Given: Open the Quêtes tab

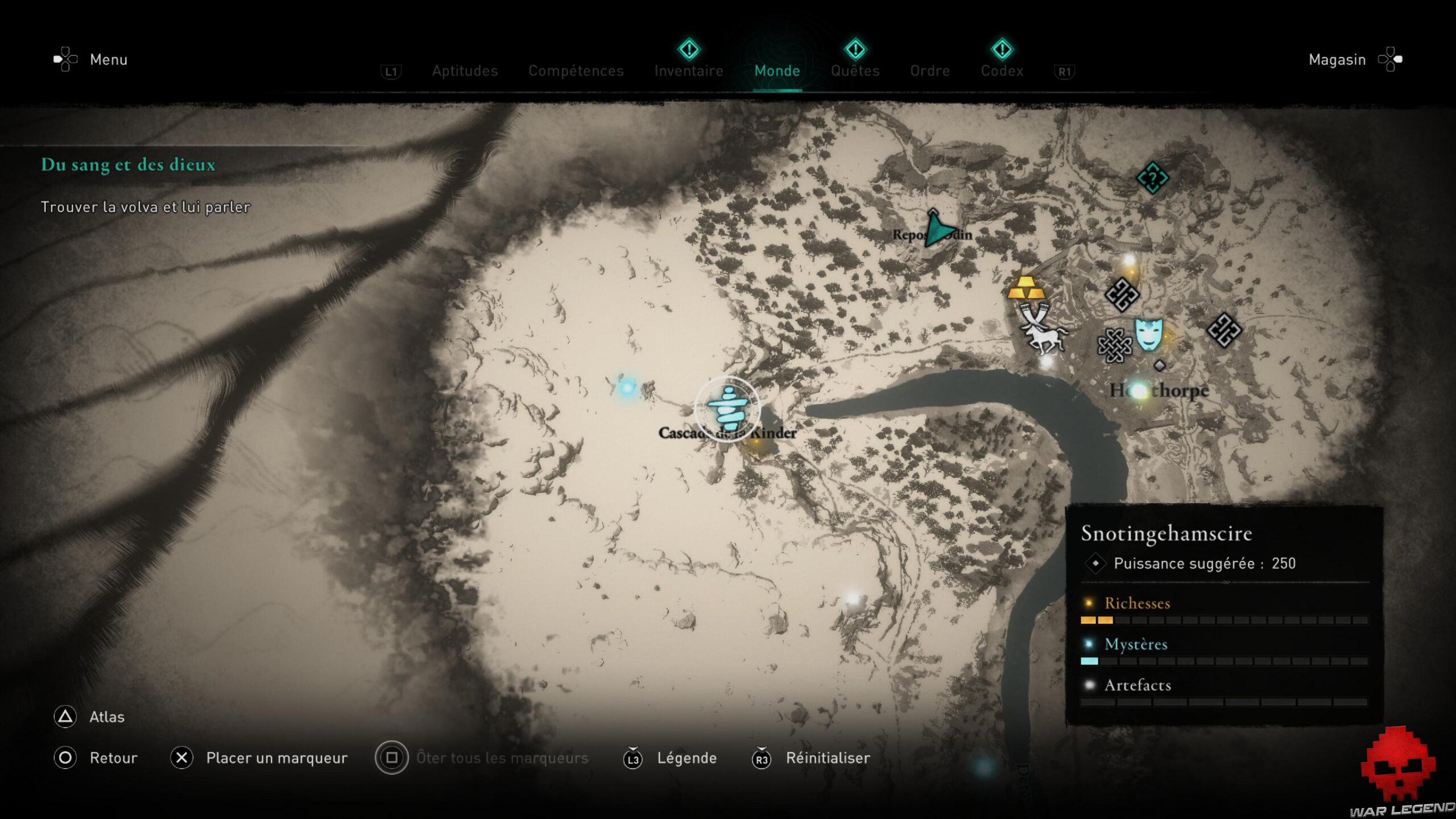Looking at the screenshot, I should pos(855,71).
